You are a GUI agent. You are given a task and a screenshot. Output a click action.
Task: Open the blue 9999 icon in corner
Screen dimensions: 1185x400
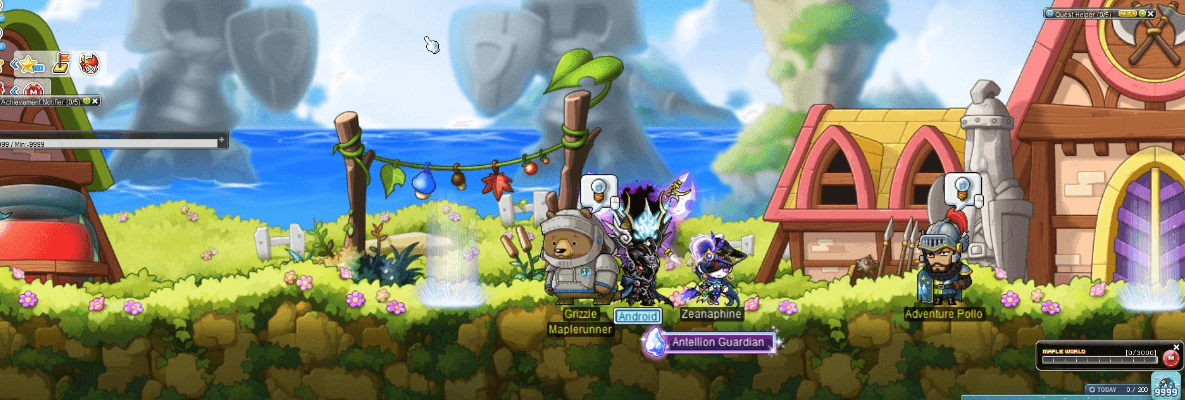[x=1165, y=387]
